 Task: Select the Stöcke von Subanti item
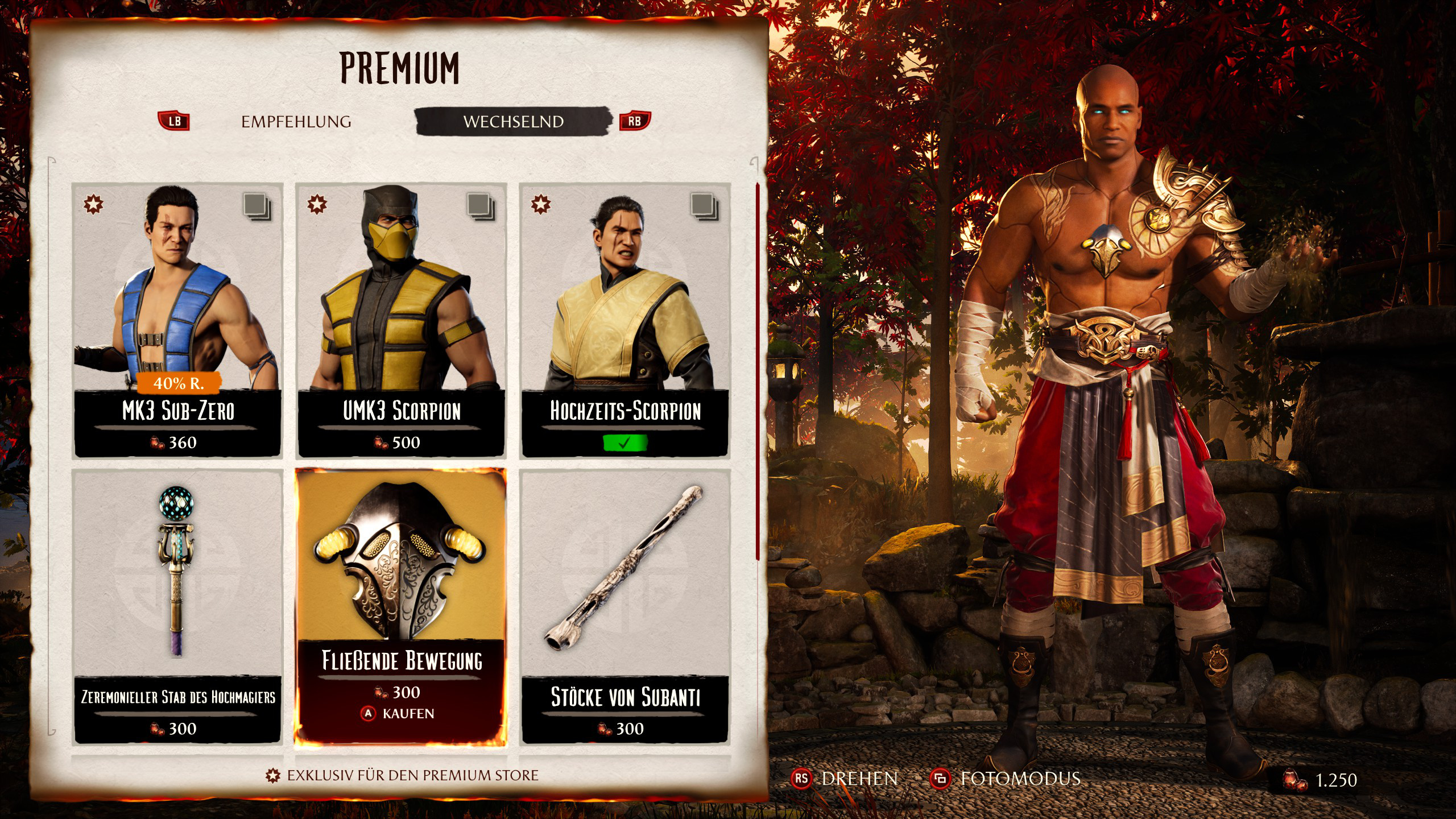pos(624,606)
